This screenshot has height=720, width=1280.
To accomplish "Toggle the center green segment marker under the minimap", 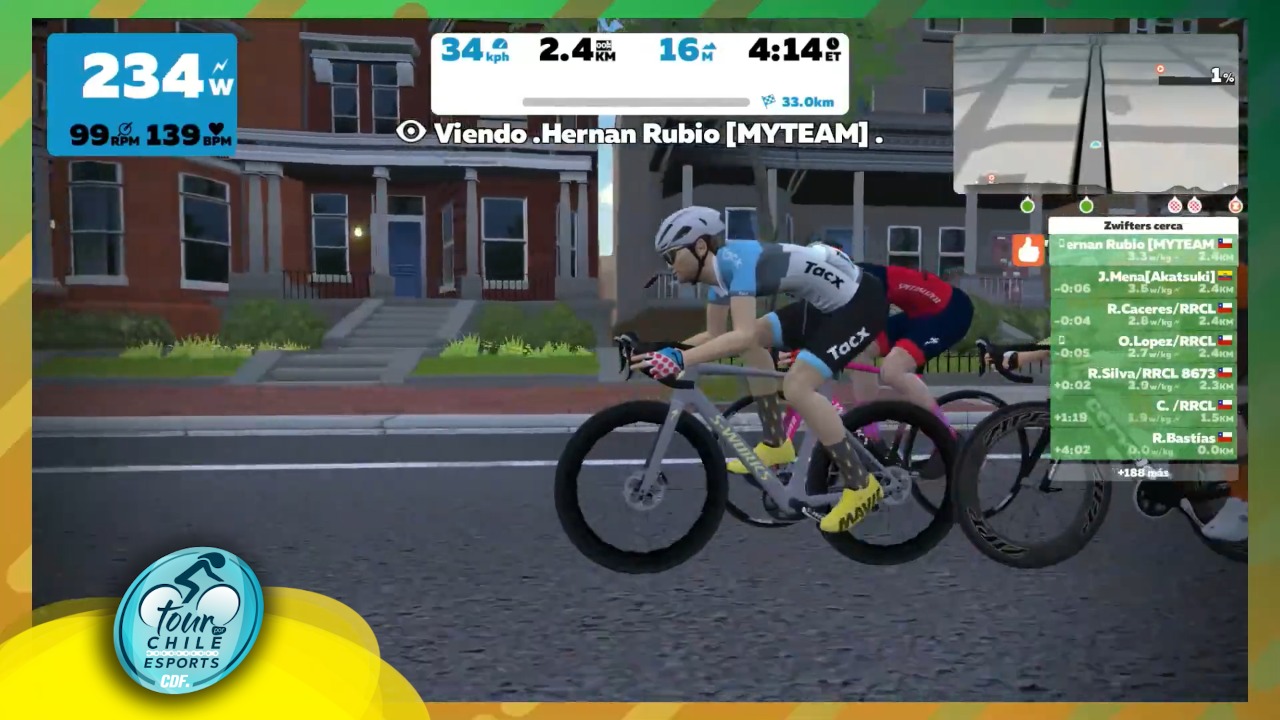I will 1086,206.
